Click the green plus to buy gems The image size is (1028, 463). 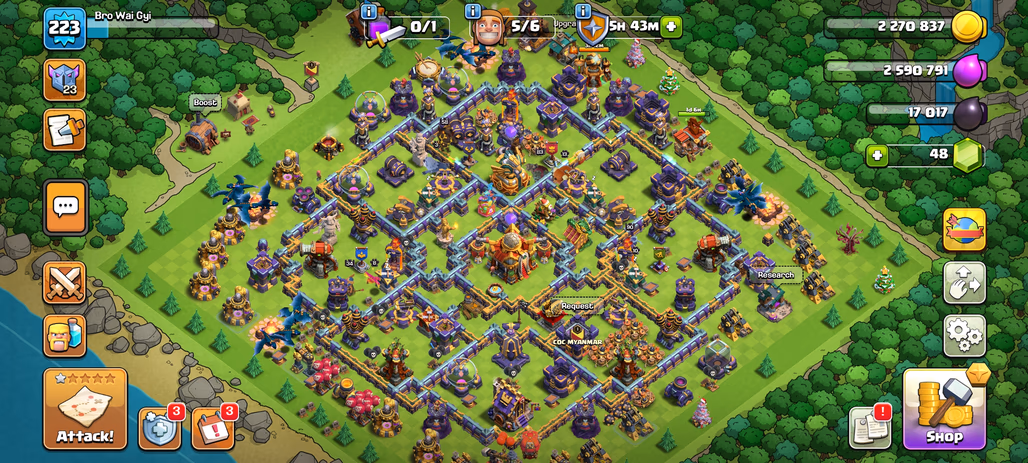(x=877, y=155)
